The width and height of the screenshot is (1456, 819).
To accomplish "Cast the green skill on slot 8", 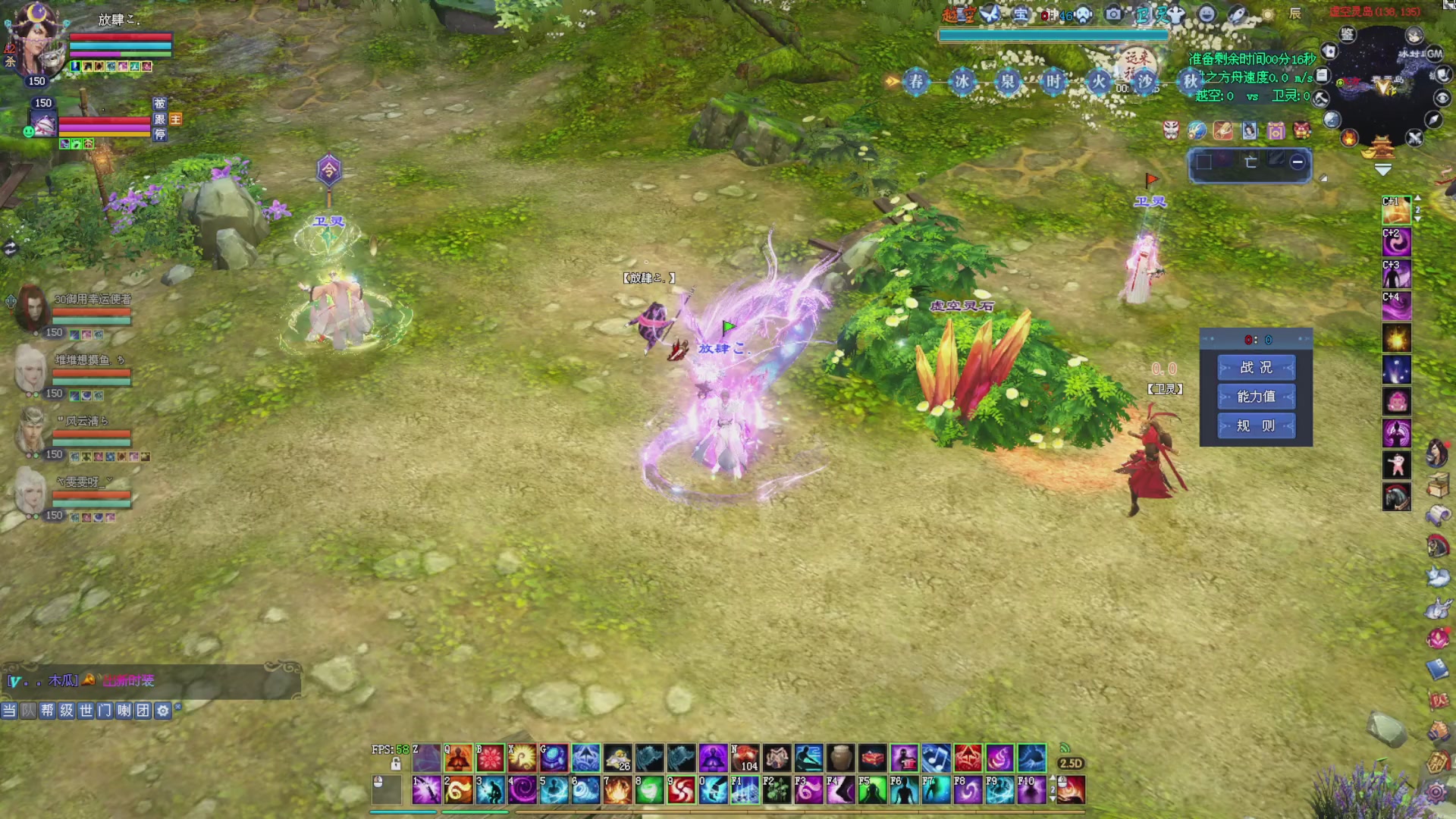I will pyautogui.click(x=649, y=790).
